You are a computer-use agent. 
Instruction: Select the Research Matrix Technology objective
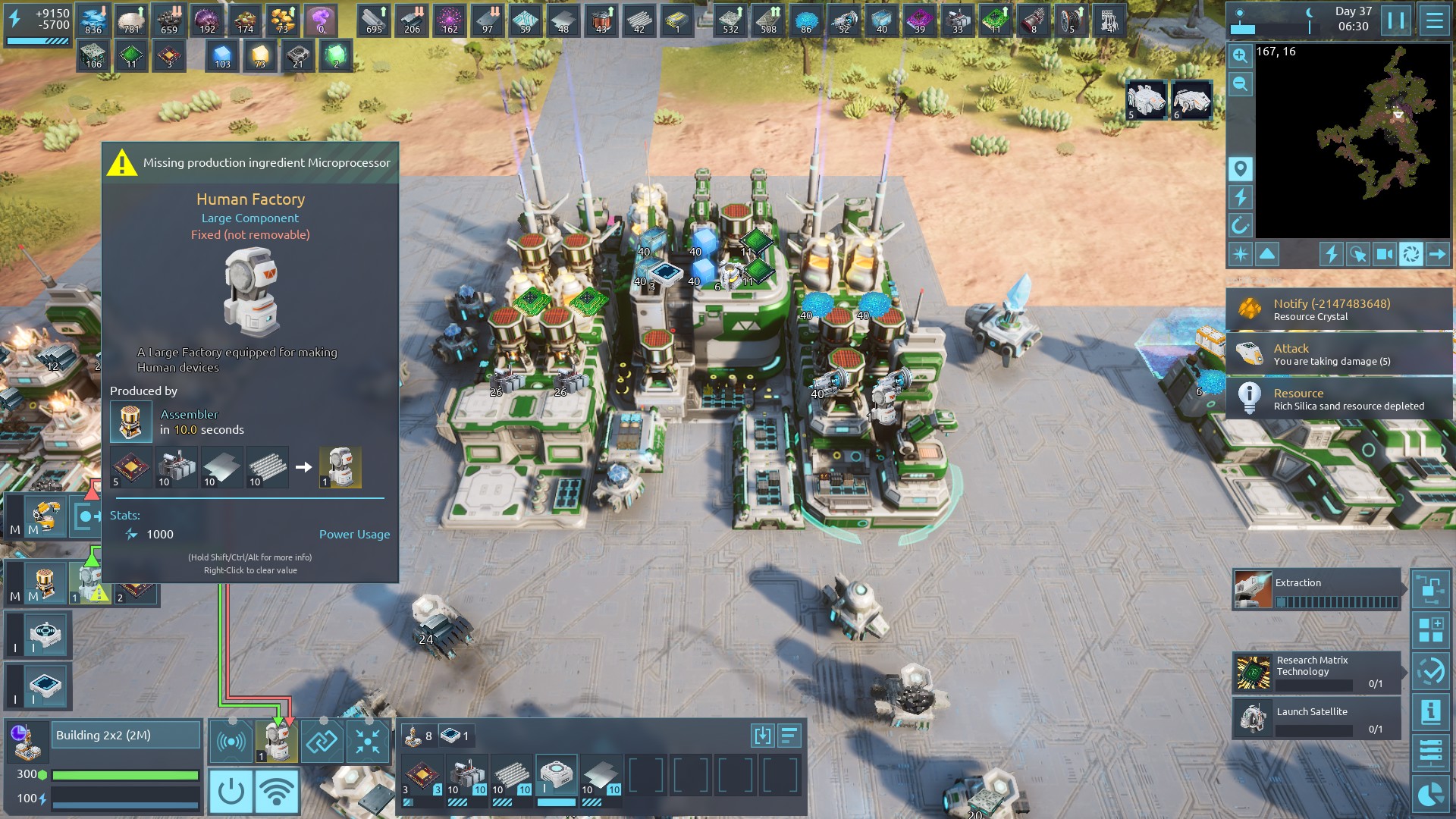[x=1316, y=672]
